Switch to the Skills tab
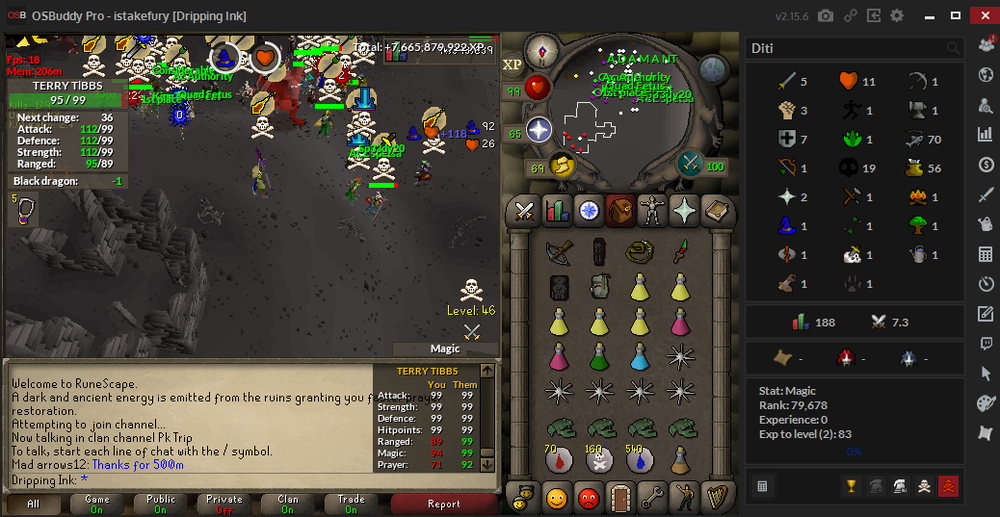 click(x=556, y=211)
